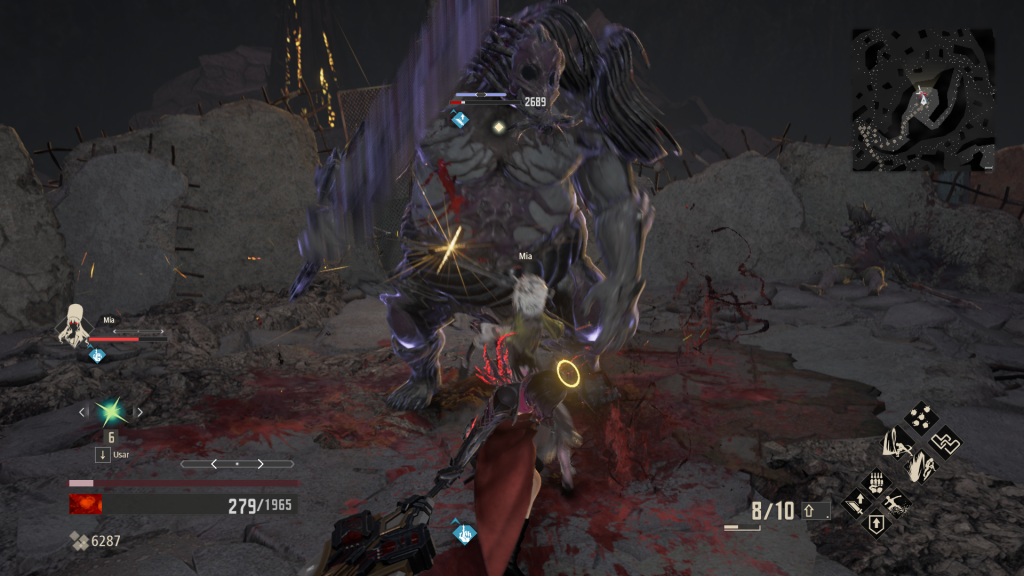Use the interlocking zigzag gift icon
The width and height of the screenshot is (1024, 576).
tap(945, 441)
